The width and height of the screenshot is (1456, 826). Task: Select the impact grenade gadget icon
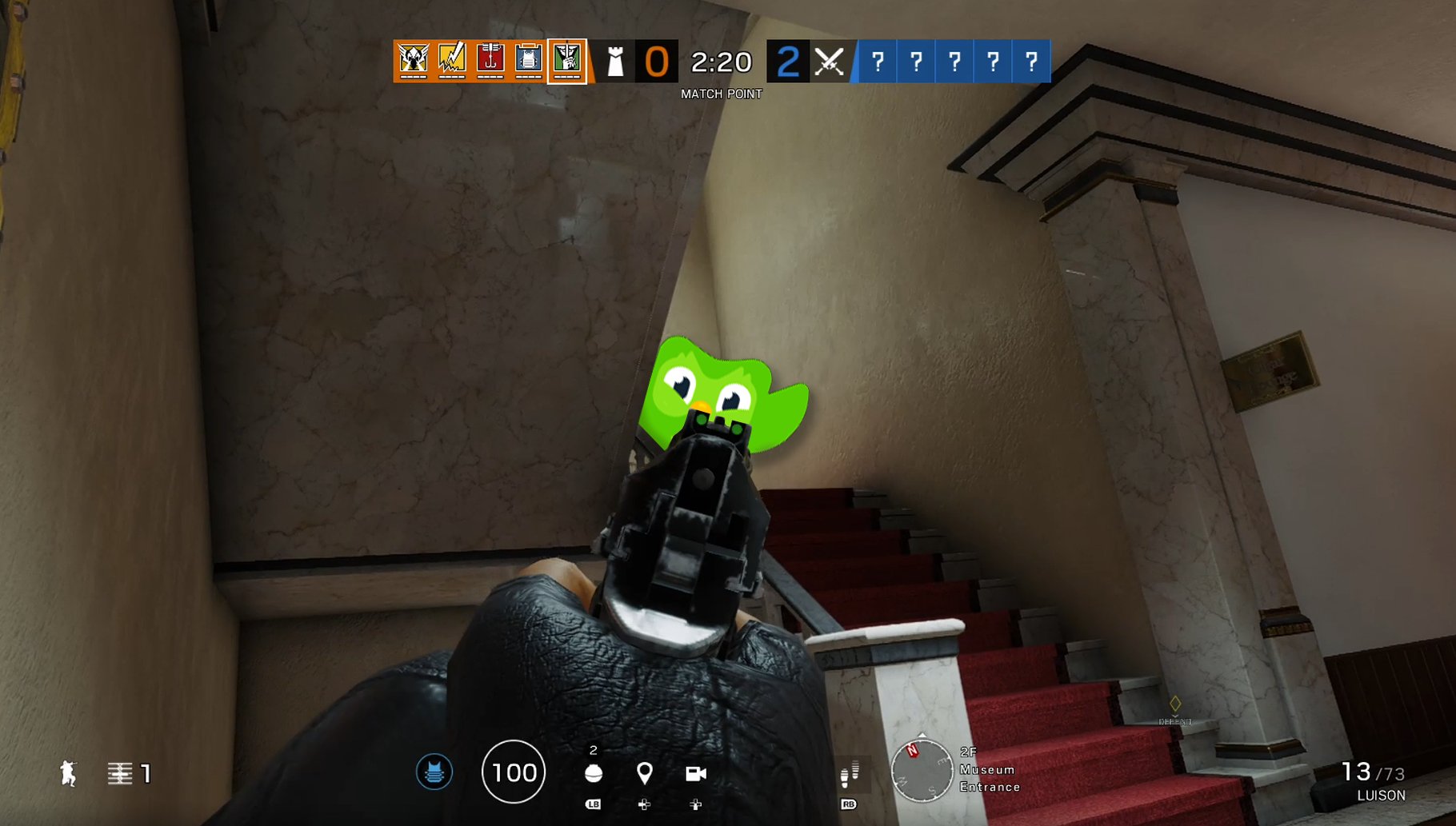click(594, 773)
